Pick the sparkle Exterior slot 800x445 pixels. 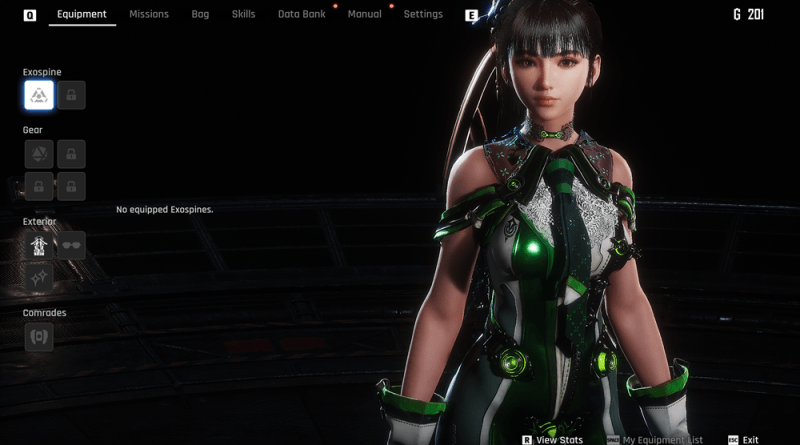[x=39, y=277]
